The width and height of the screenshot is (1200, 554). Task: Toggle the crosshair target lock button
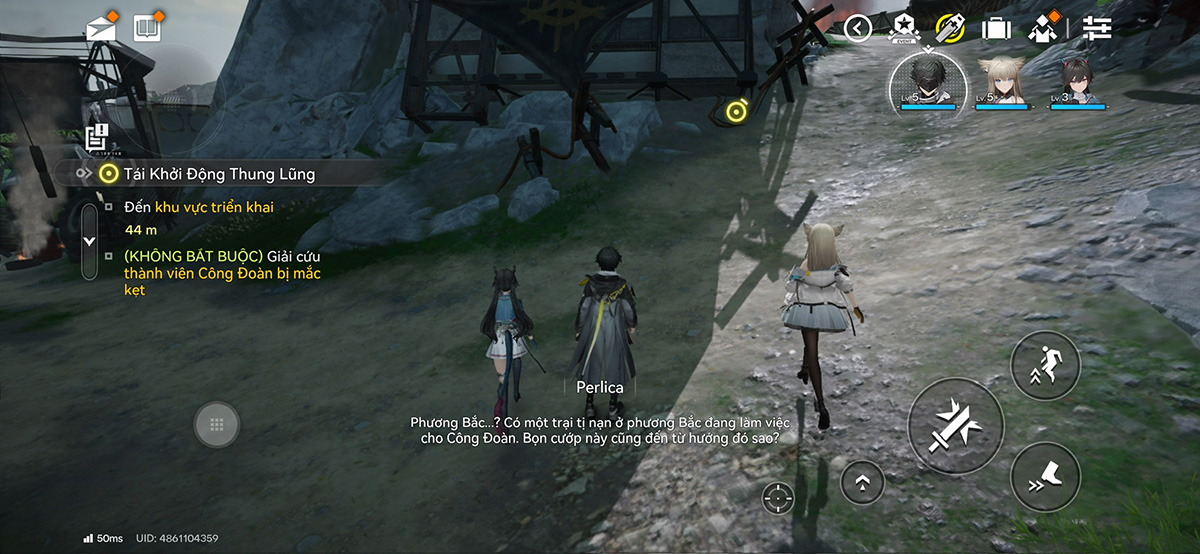click(x=778, y=497)
